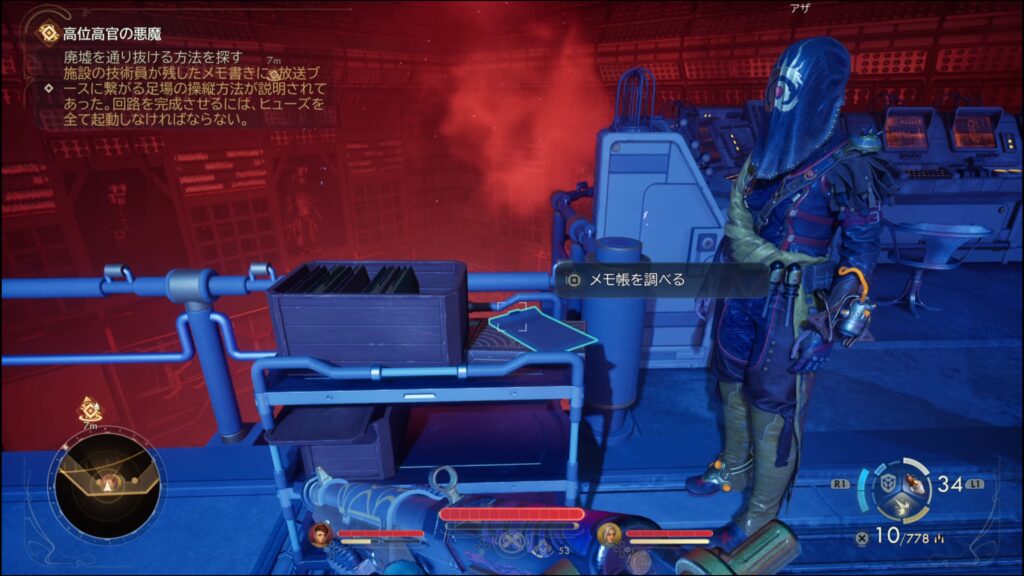Select the objective marker above the minimap
This screenshot has height=576, width=1024.
click(90, 409)
